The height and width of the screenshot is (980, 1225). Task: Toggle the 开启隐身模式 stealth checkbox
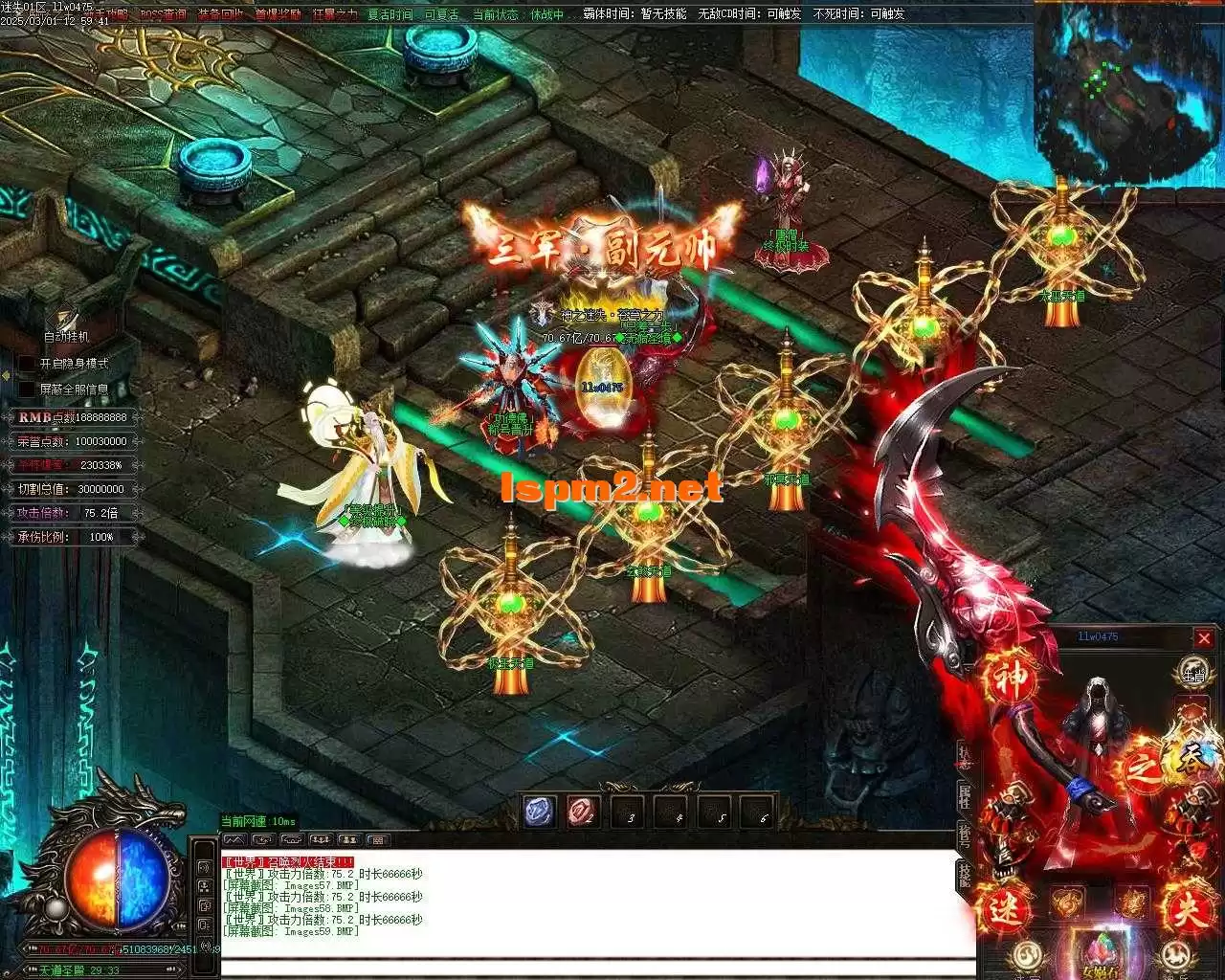(28, 364)
